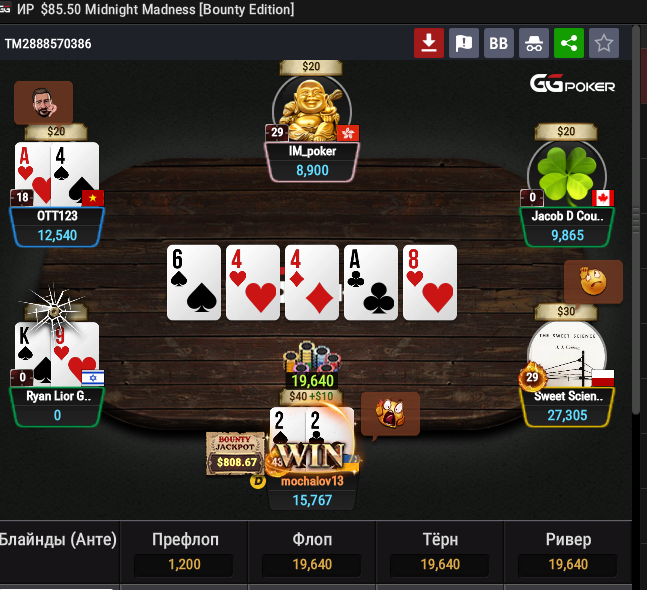This screenshot has height=590, width=647.
Task: Toggle the incognito hide-names icon
Action: click(534, 43)
